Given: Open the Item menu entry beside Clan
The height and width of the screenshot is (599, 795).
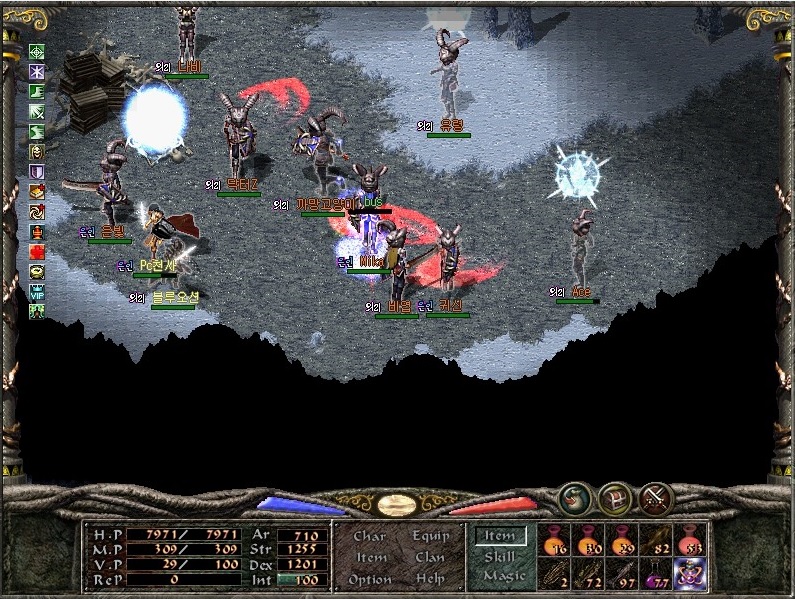Looking at the screenshot, I should [370, 558].
